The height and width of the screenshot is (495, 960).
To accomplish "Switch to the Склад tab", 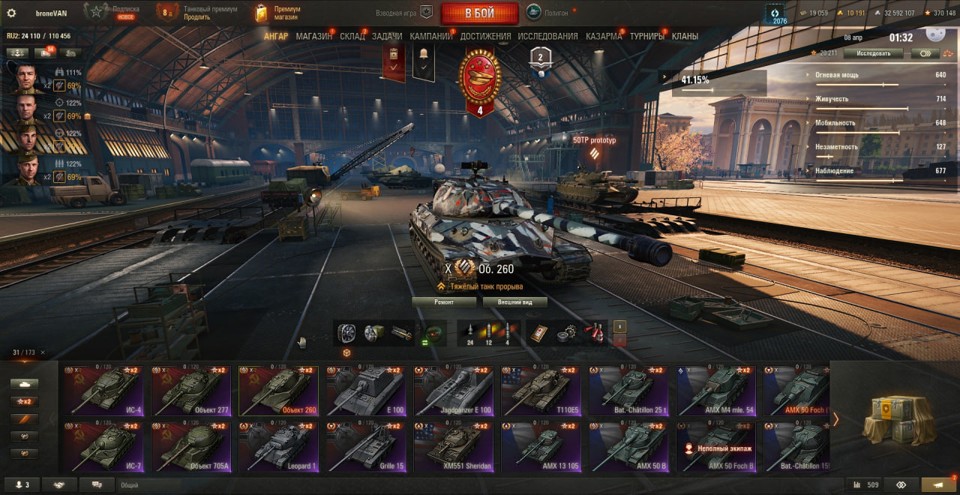I will [x=353, y=36].
